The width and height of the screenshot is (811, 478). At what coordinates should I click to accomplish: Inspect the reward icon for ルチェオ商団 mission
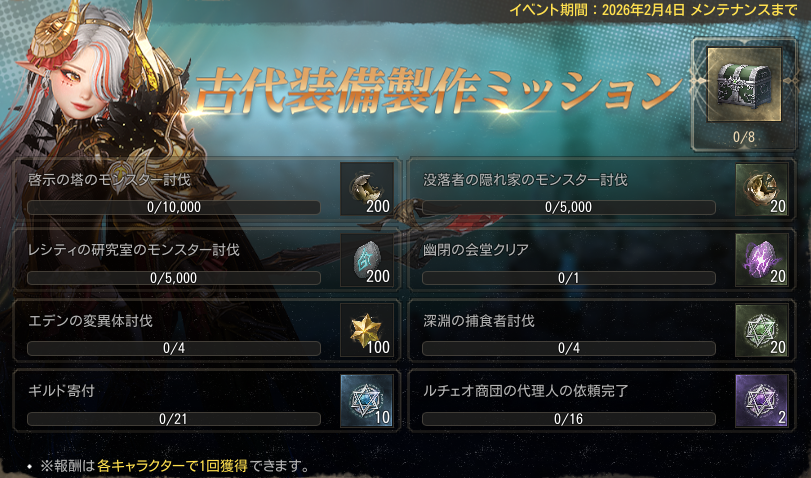coord(761,401)
